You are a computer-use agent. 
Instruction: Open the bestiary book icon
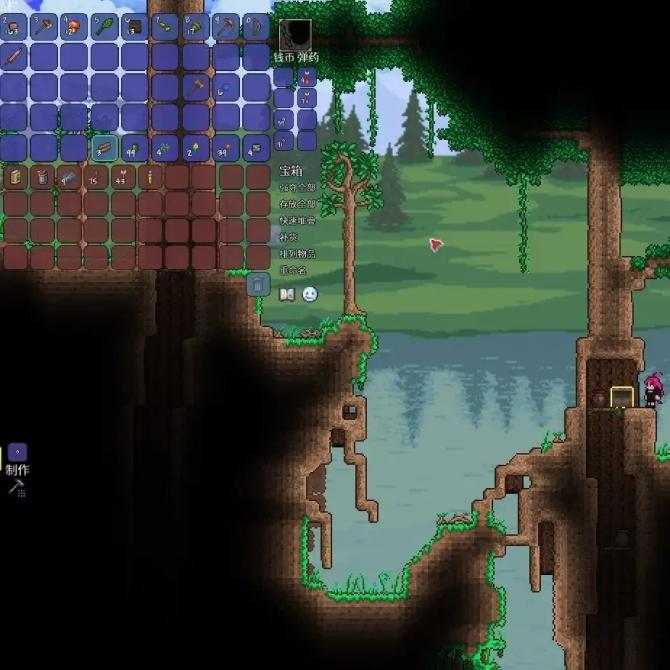tap(287, 294)
